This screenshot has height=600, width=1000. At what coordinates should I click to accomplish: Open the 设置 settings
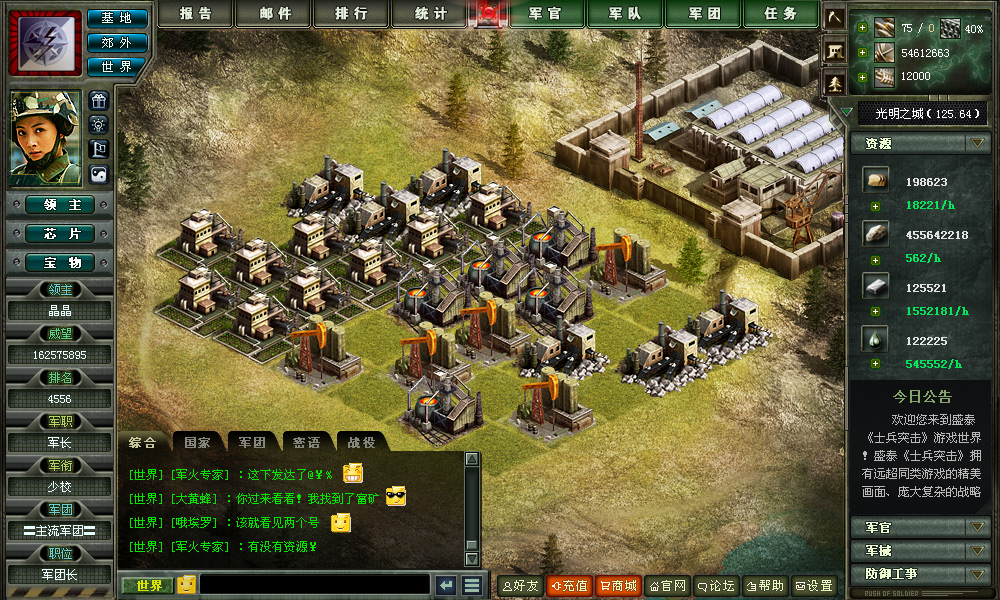(814, 586)
